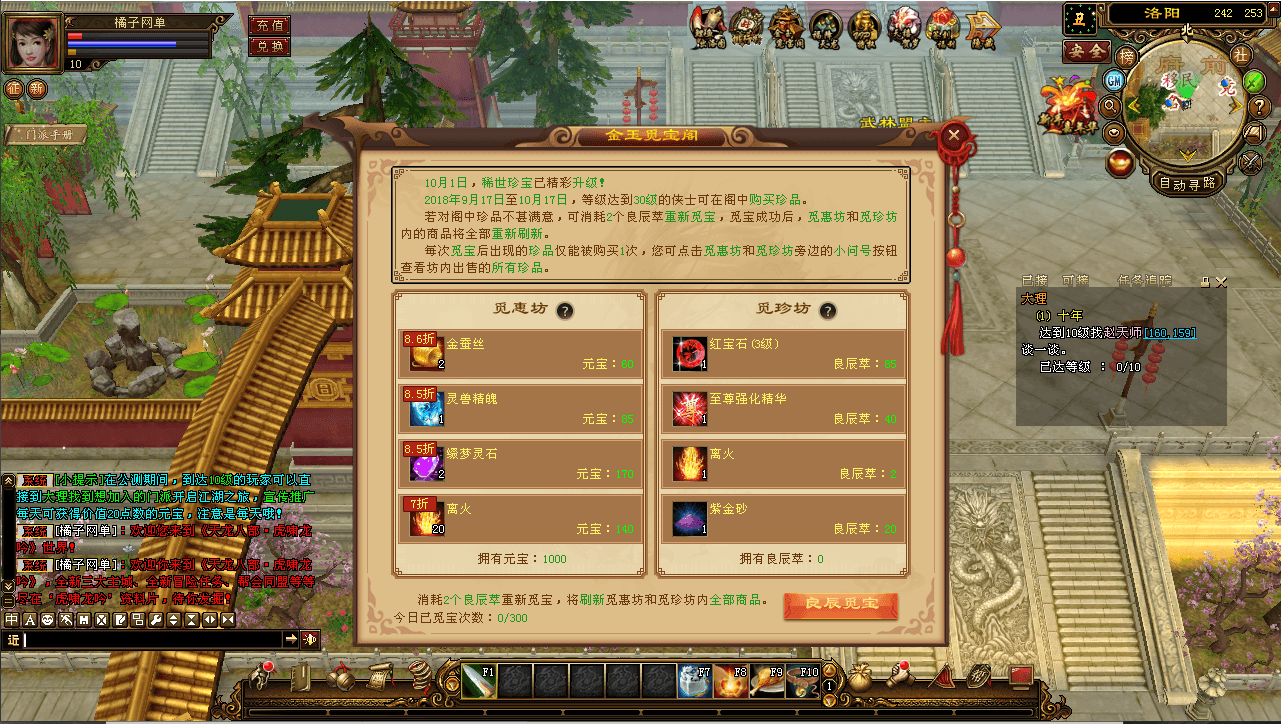Open the 排行榜 ranking icon at top

click(x=747, y=25)
